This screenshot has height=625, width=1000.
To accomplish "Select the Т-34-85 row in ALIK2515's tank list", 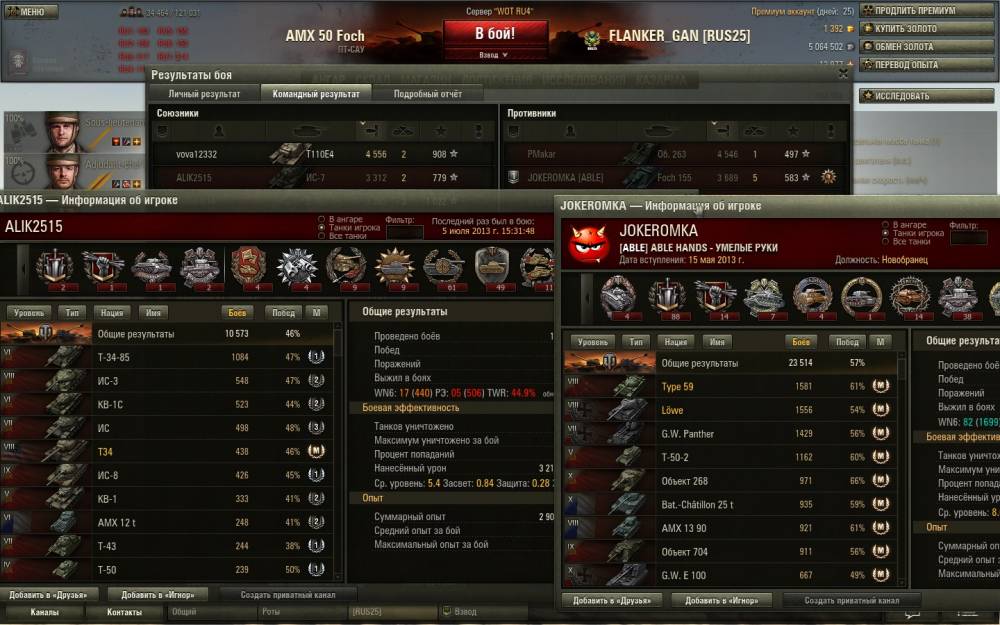I will pos(170,357).
